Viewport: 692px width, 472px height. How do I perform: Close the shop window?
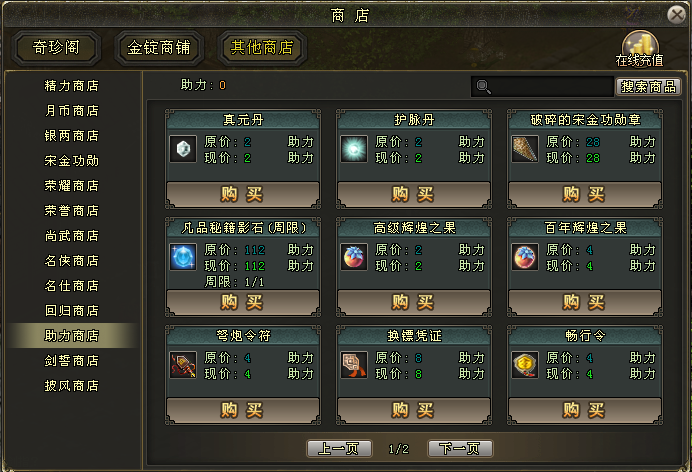click(675, 13)
